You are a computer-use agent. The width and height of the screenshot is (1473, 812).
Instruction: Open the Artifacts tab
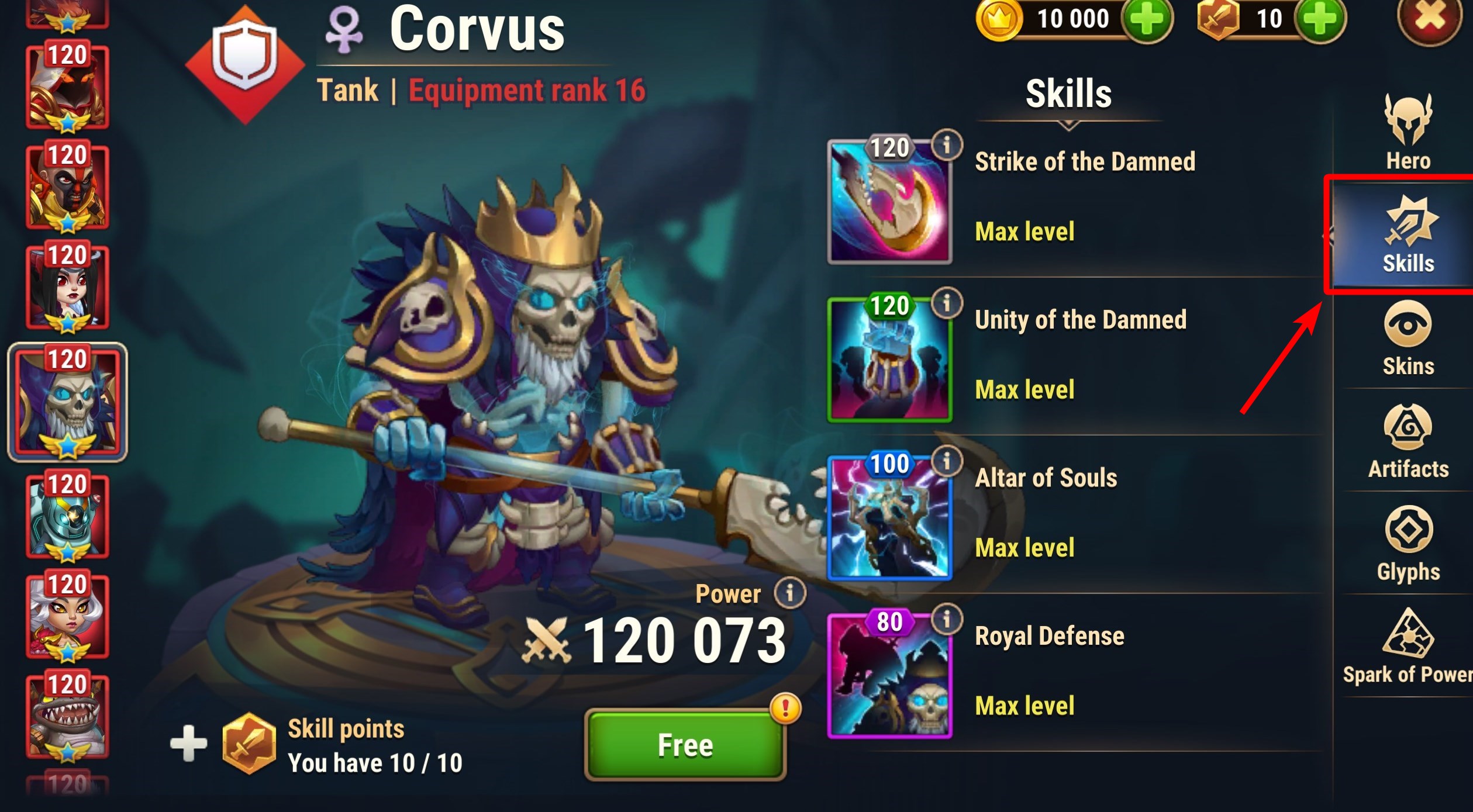click(x=1408, y=441)
